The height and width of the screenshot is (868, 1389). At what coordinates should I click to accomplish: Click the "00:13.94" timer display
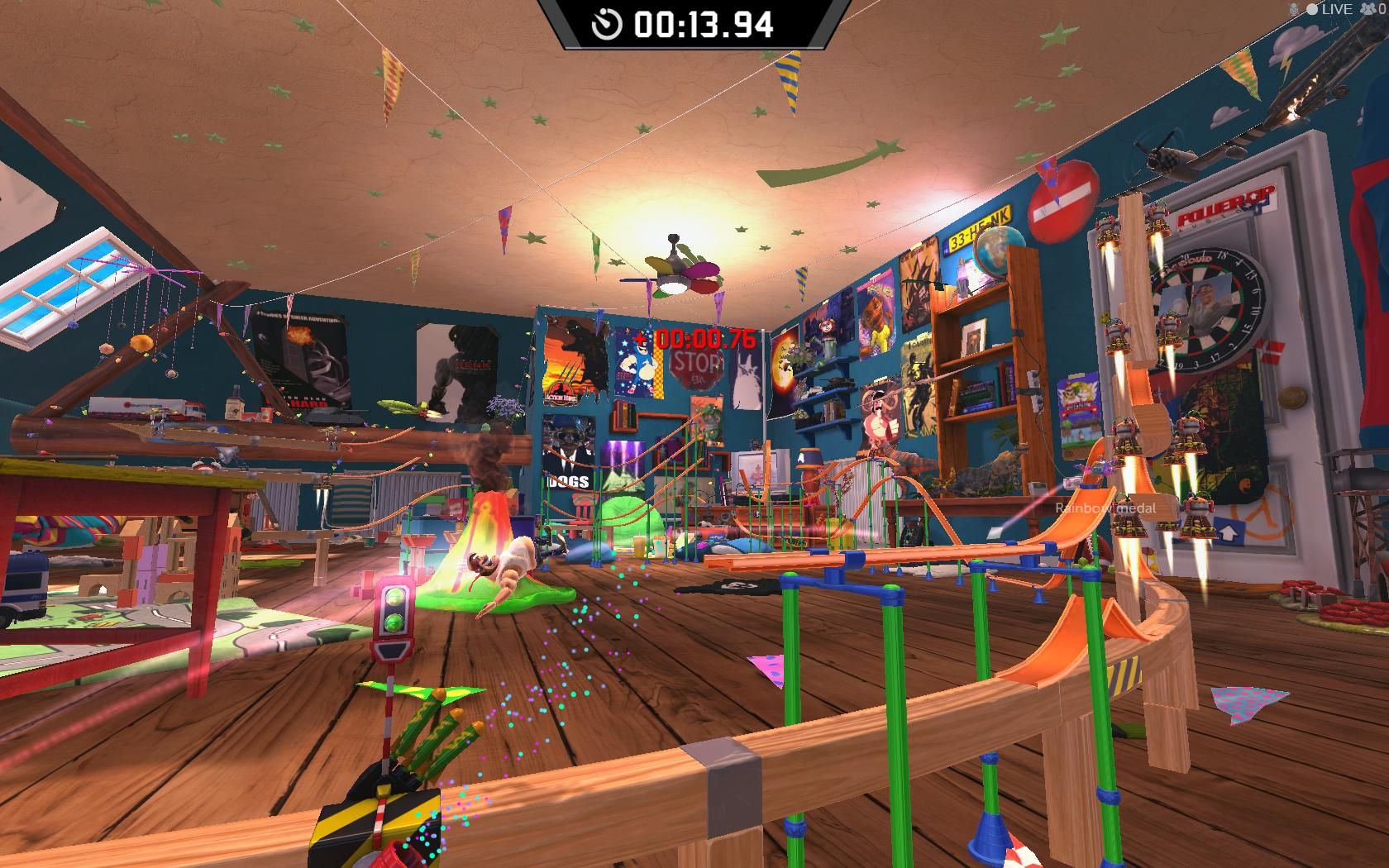[704, 25]
